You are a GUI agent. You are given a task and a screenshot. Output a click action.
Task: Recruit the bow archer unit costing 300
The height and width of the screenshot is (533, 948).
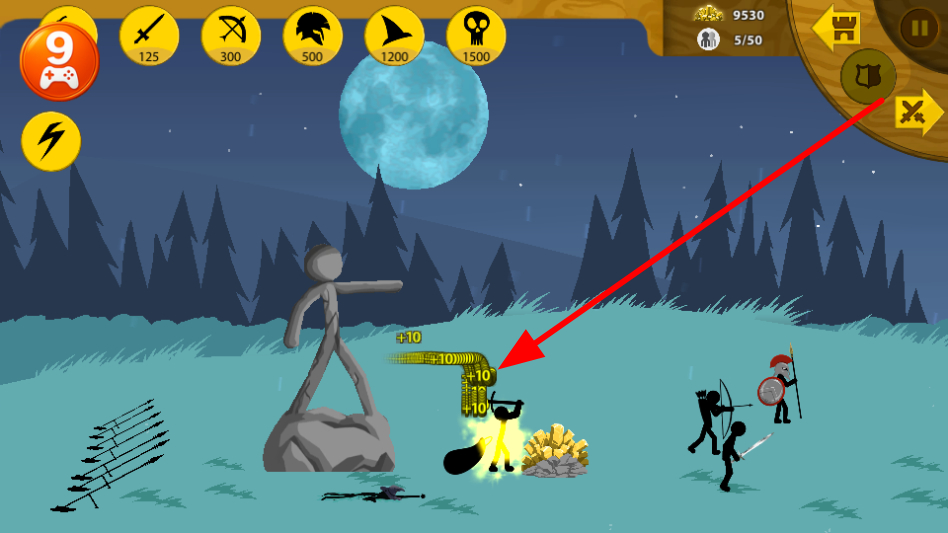pos(231,35)
